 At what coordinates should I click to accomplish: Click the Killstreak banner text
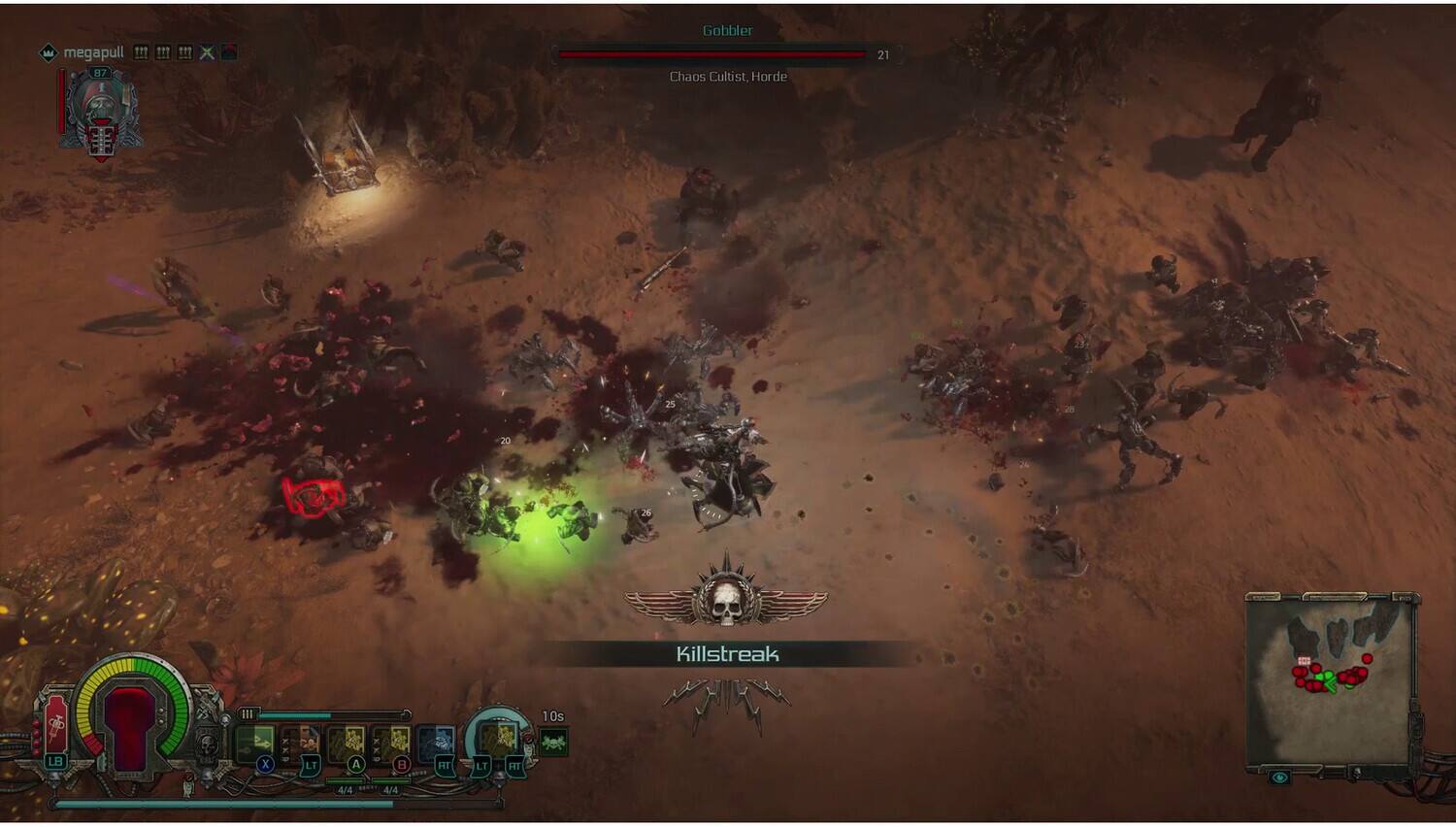[x=726, y=654]
